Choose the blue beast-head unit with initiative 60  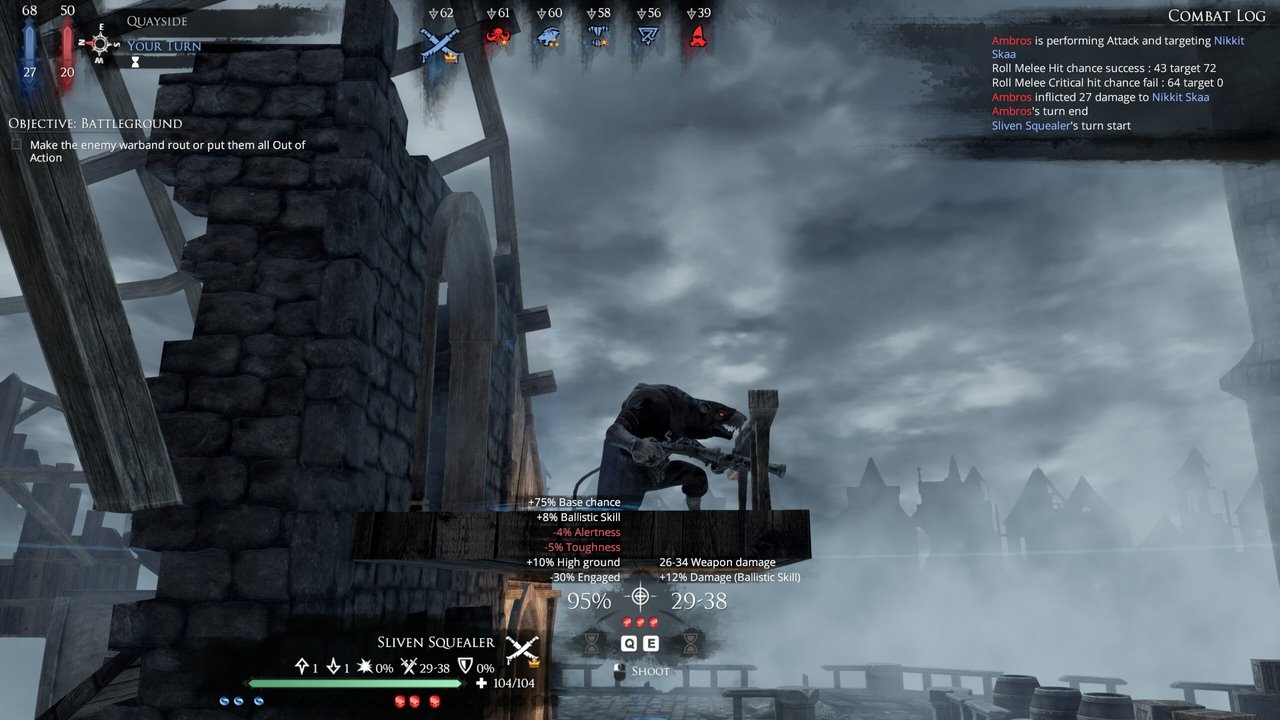548,37
